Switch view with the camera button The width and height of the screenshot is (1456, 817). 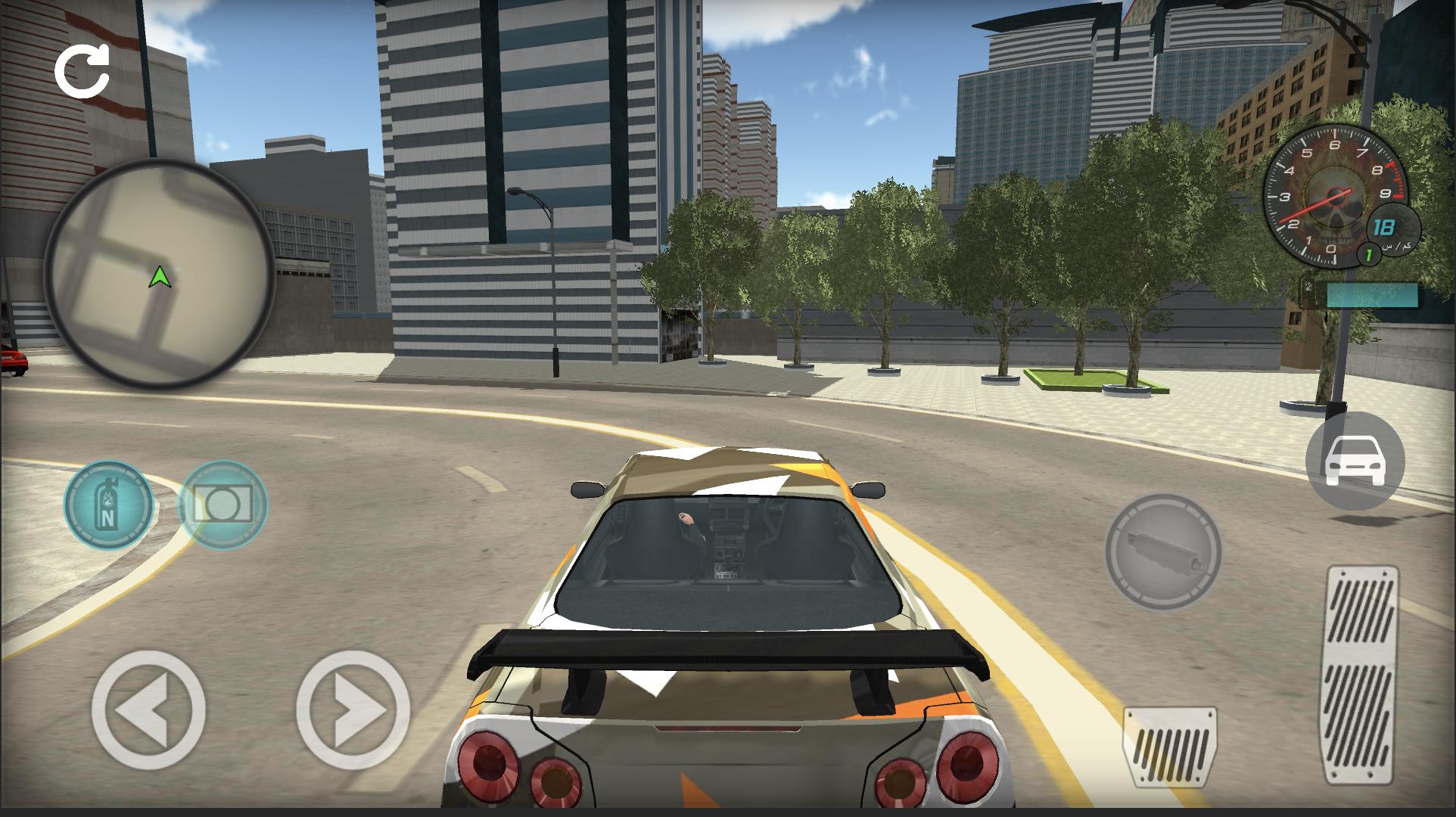[223, 503]
